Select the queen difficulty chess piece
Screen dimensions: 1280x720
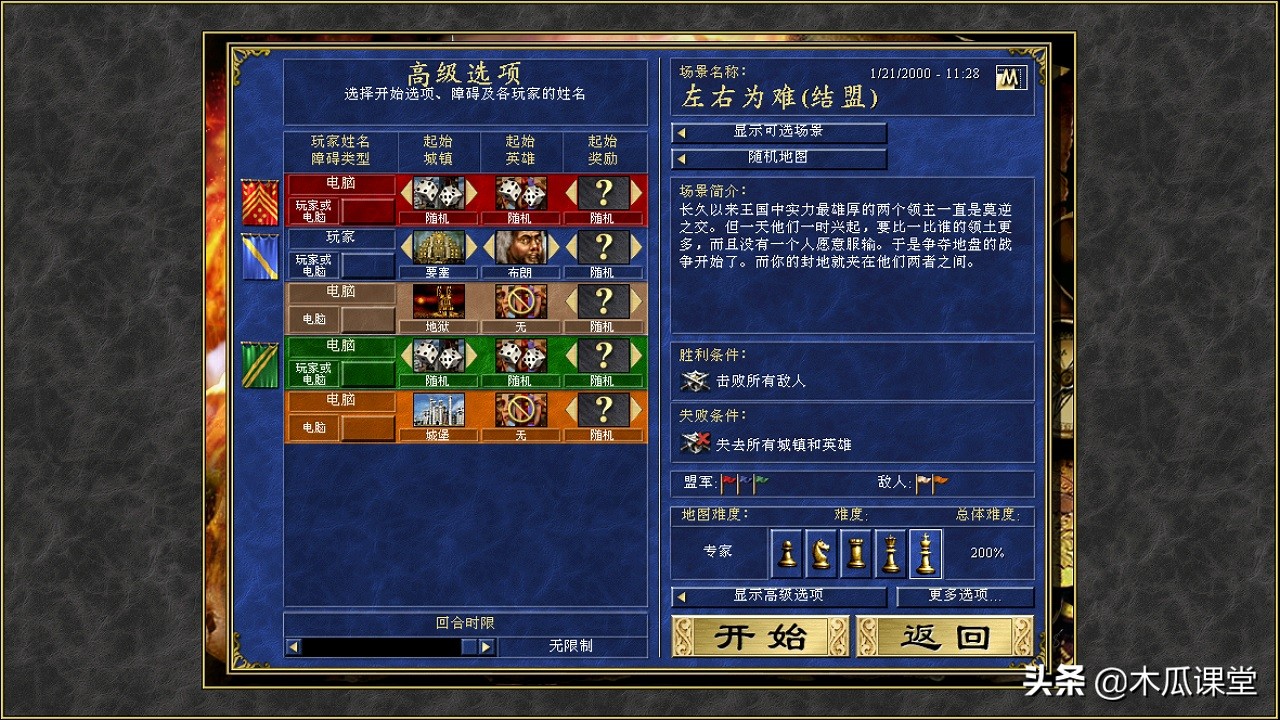pos(891,553)
